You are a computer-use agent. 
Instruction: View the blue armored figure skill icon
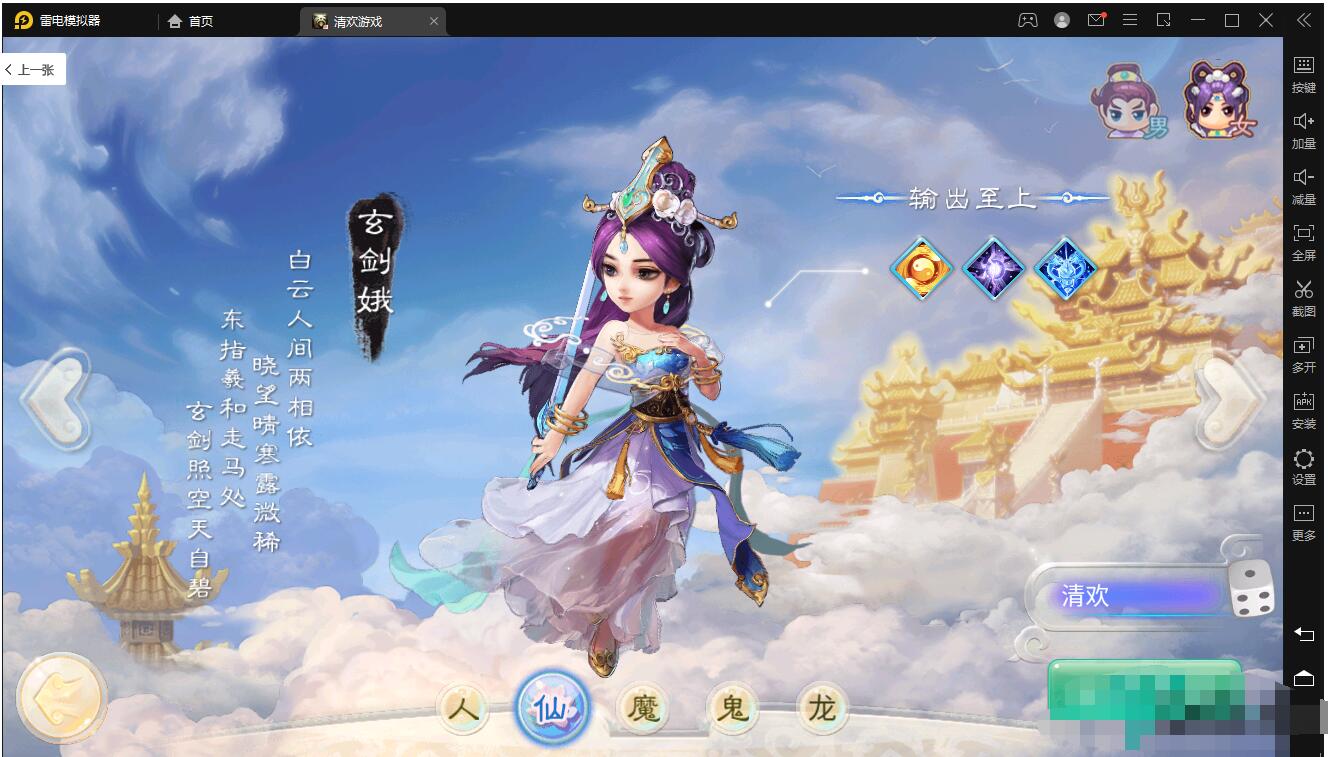[1065, 268]
